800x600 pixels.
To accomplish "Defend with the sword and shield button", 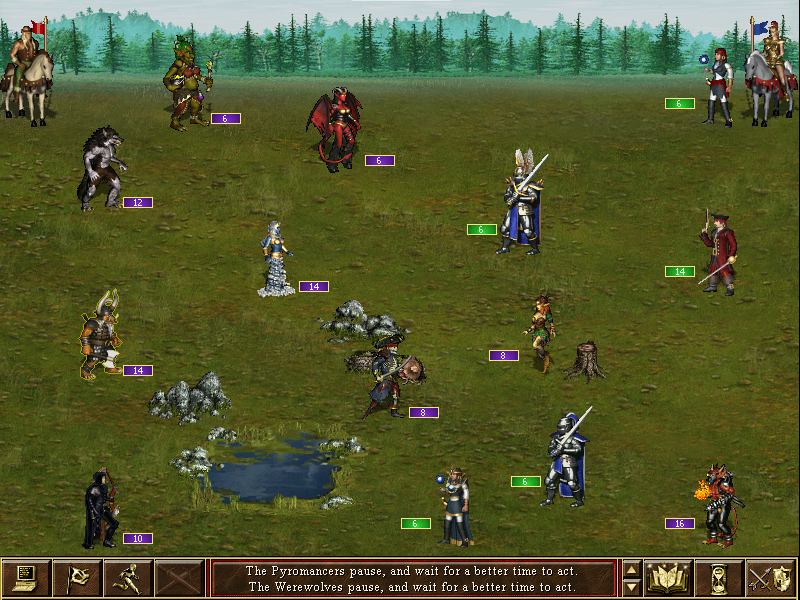I will point(770,578).
